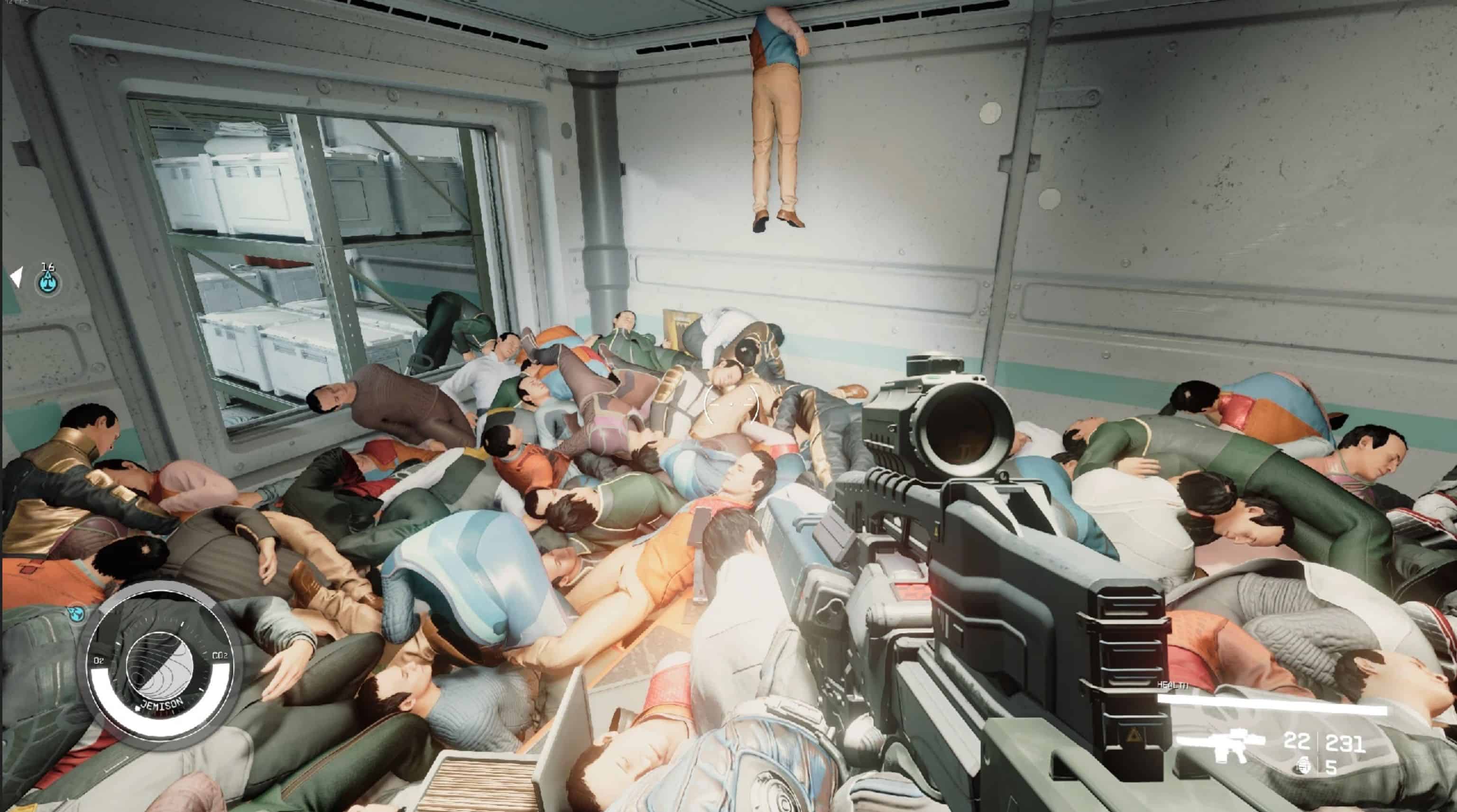Click the blue objective marker above the watch

(x=75, y=612)
